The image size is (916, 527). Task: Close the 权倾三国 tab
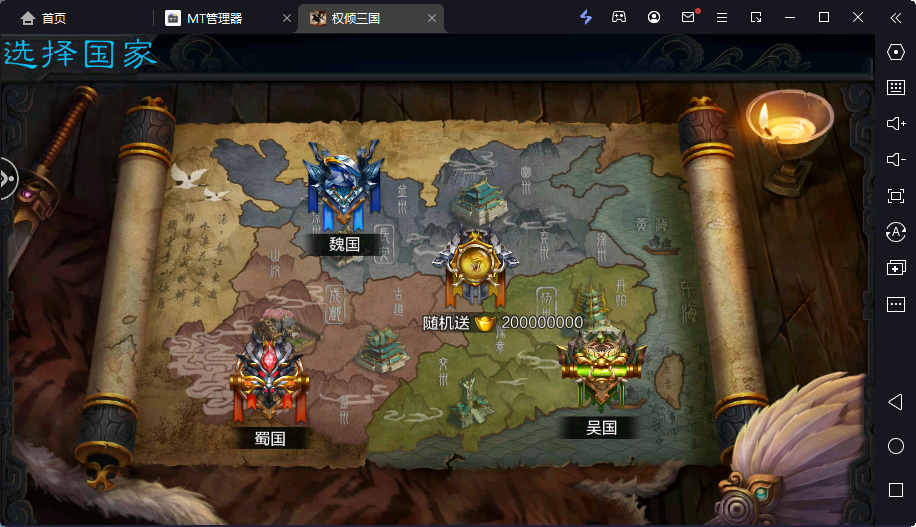(x=432, y=18)
